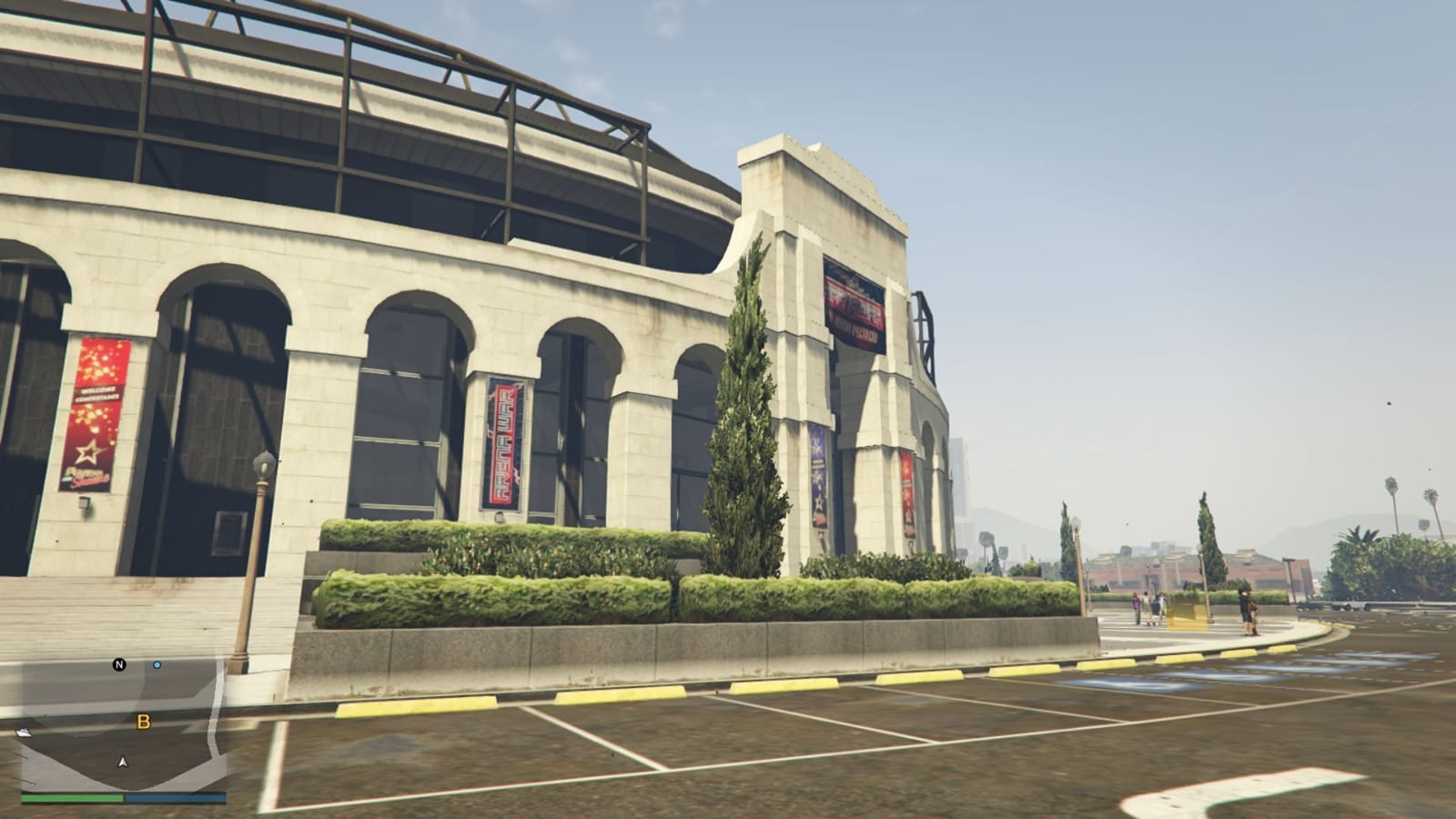
Task: Click the white boat icon on the minimap
Action: pos(24,732)
